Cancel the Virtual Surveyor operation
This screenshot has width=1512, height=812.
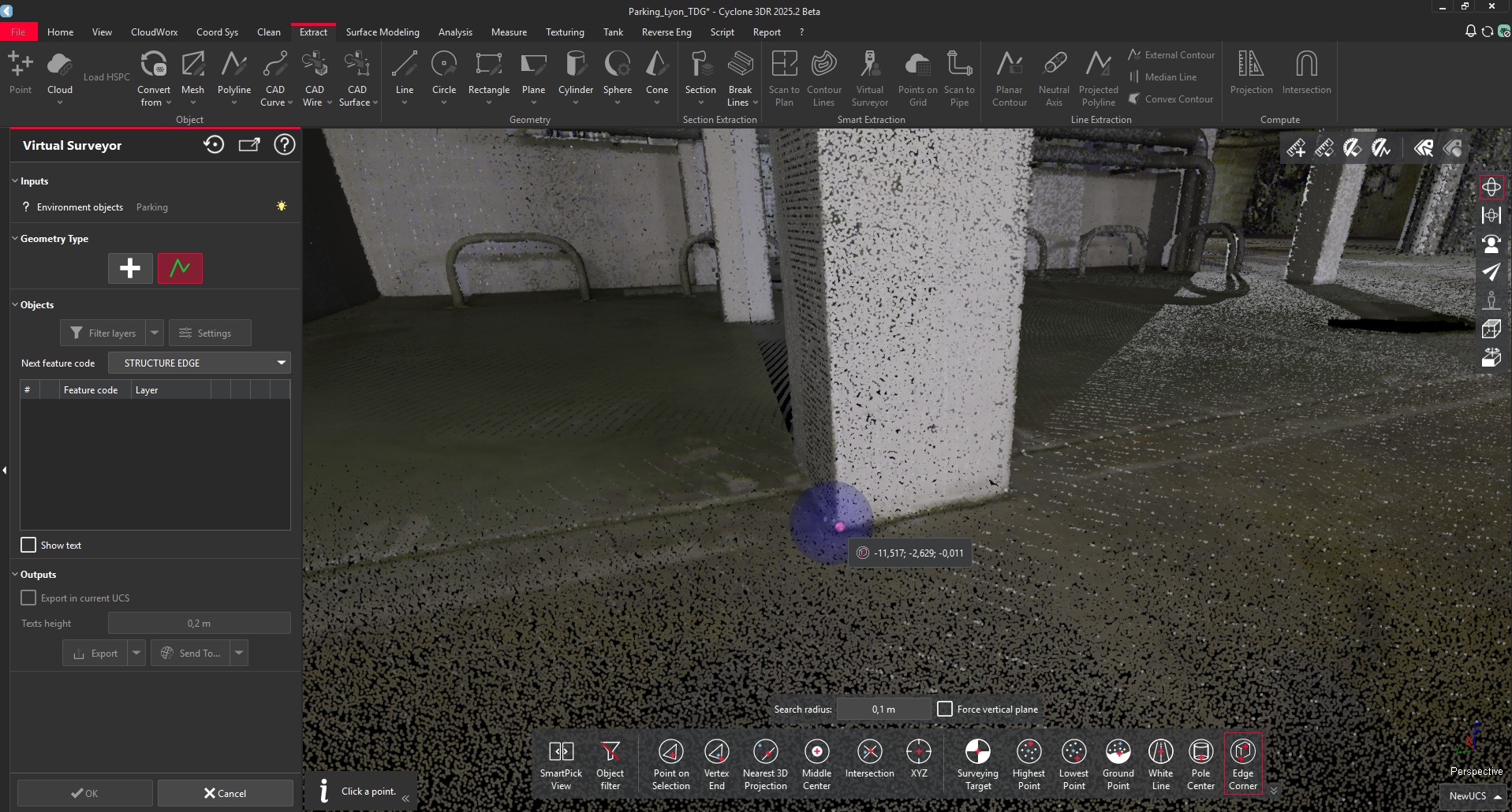pyautogui.click(x=225, y=792)
